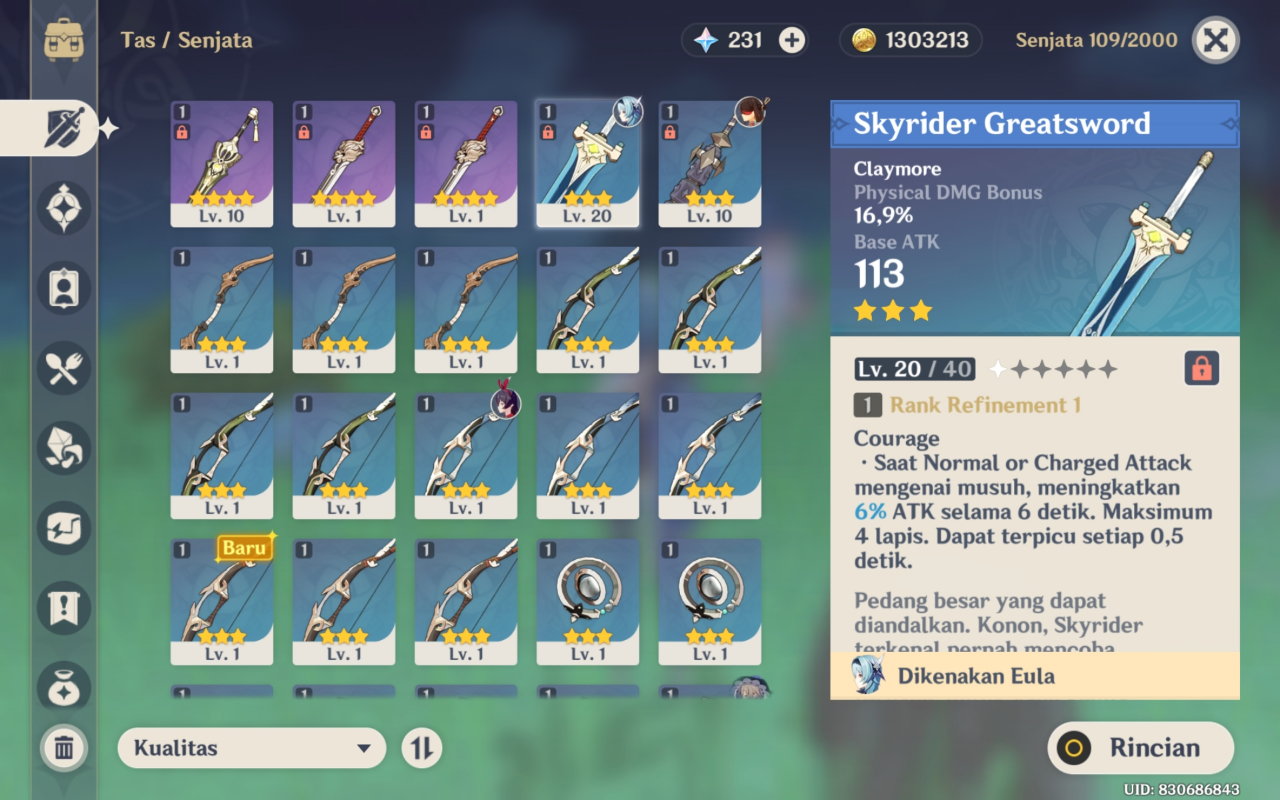
Task: Switch to the Gadgets tab
Action: 64,528
